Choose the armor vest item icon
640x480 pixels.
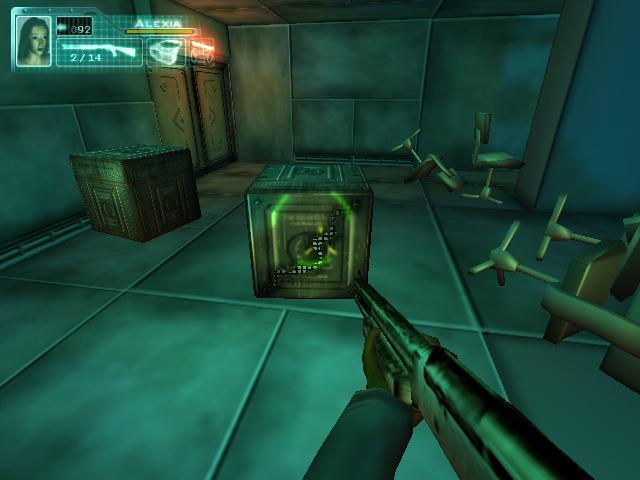(166, 50)
